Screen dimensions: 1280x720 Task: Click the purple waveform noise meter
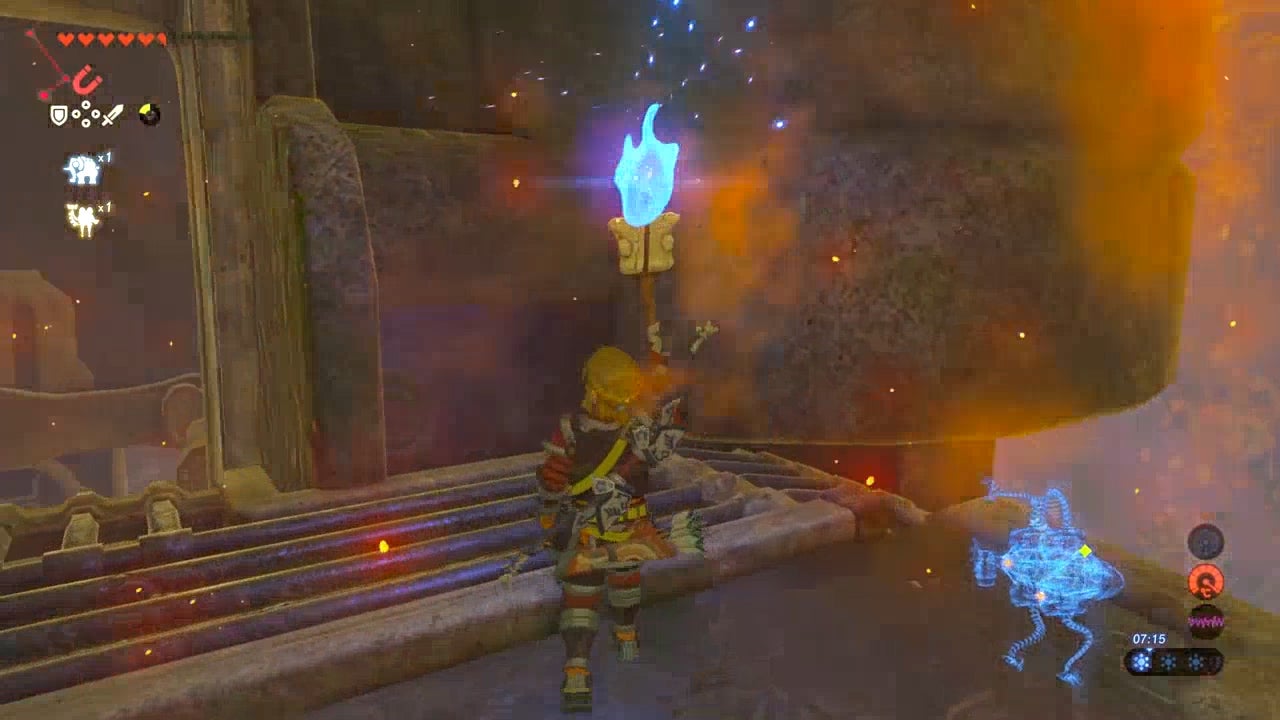coord(1206,621)
